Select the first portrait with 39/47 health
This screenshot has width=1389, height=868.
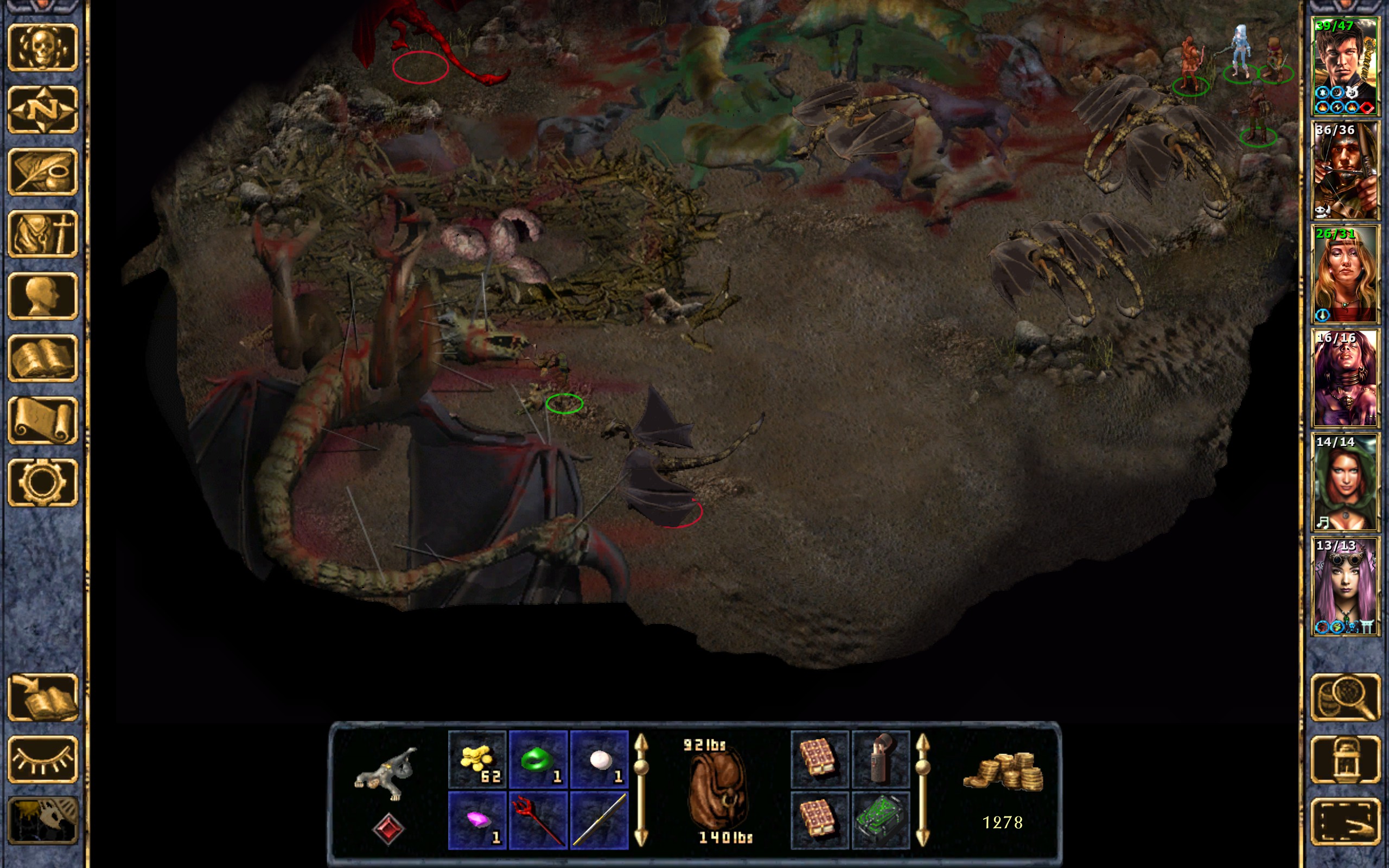coord(1345,67)
